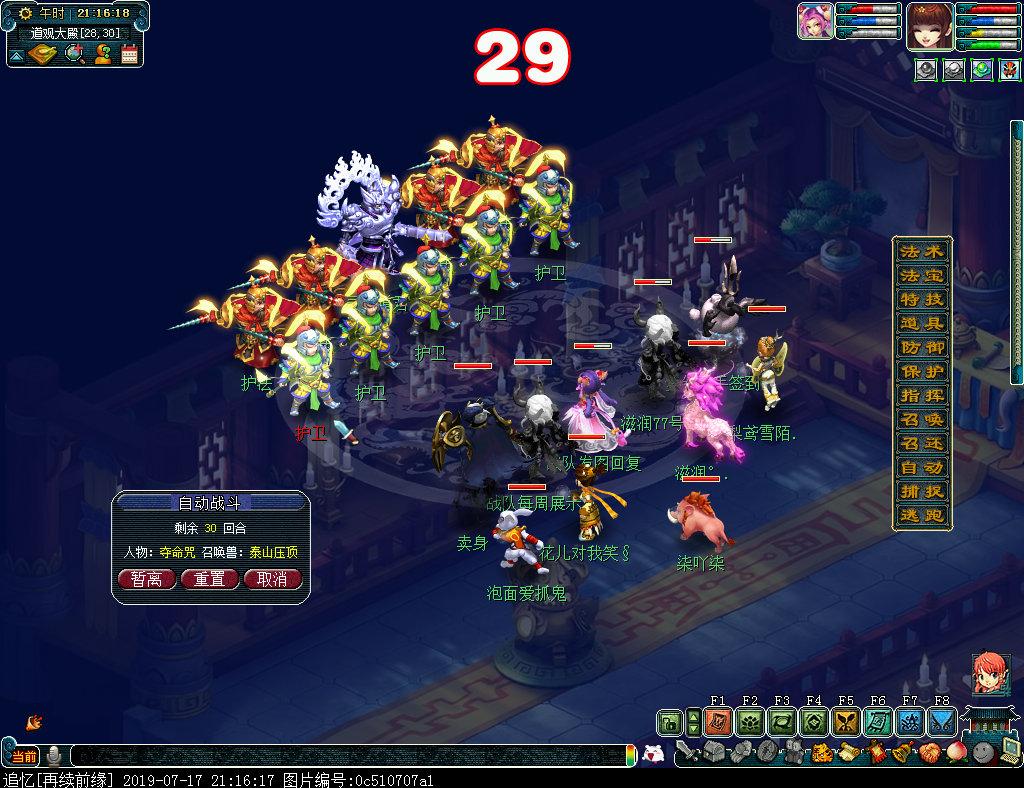Click the golden bell icon in bottom toolbar
This screenshot has width=1024, height=788.
click(x=903, y=752)
